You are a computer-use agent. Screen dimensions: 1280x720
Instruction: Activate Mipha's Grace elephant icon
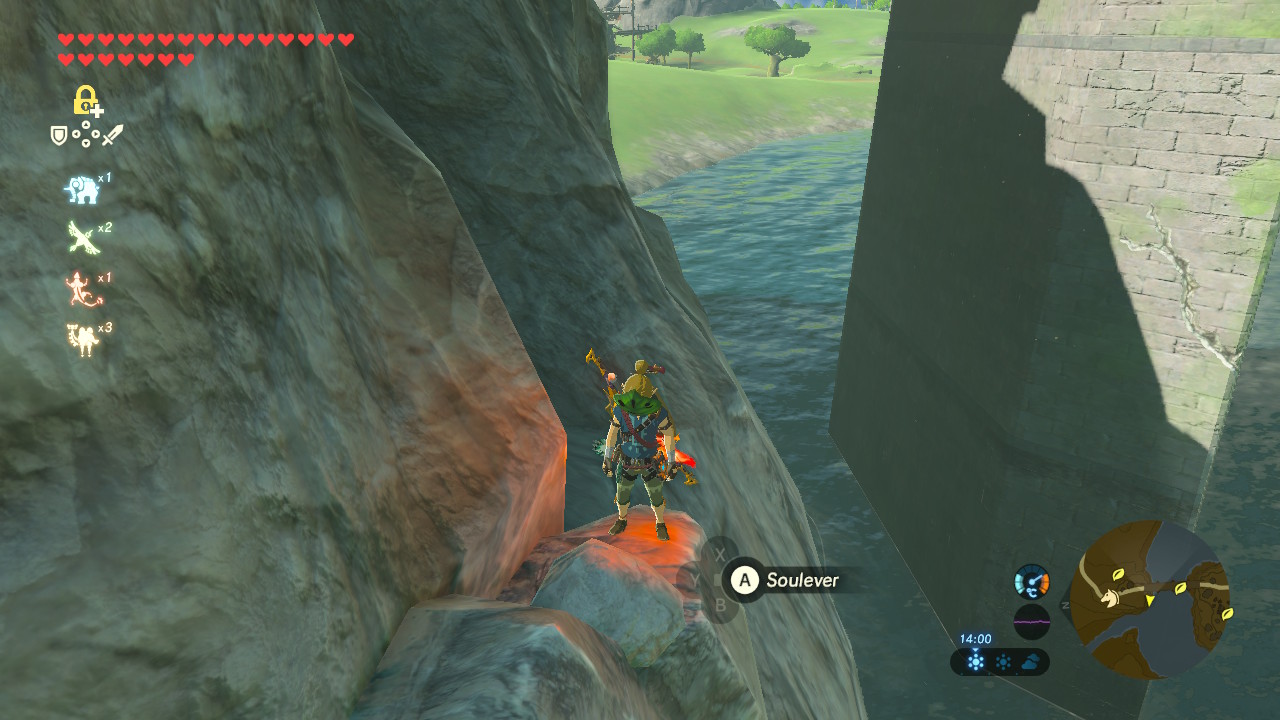[x=80, y=189]
